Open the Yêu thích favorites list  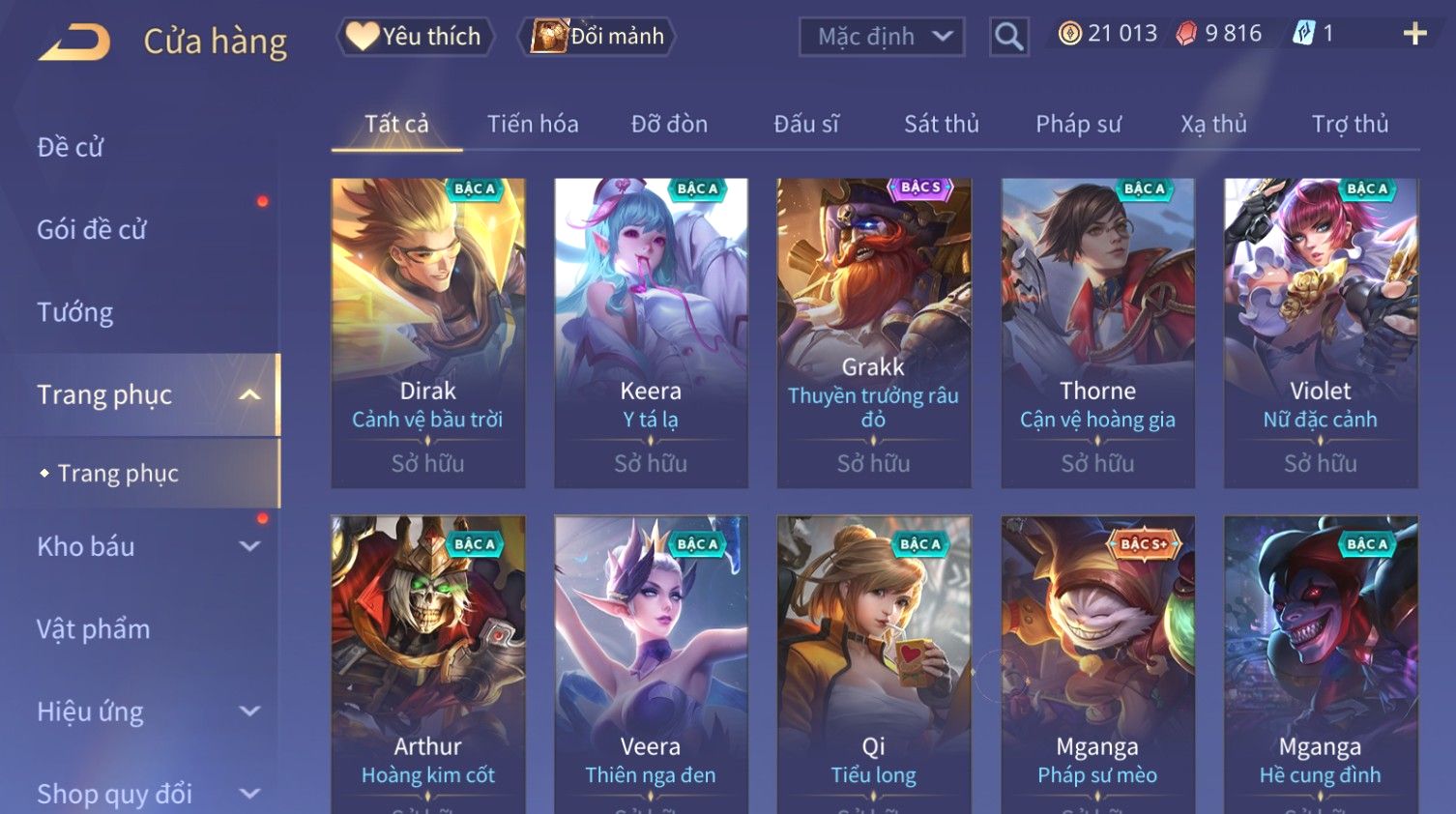[x=415, y=37]
